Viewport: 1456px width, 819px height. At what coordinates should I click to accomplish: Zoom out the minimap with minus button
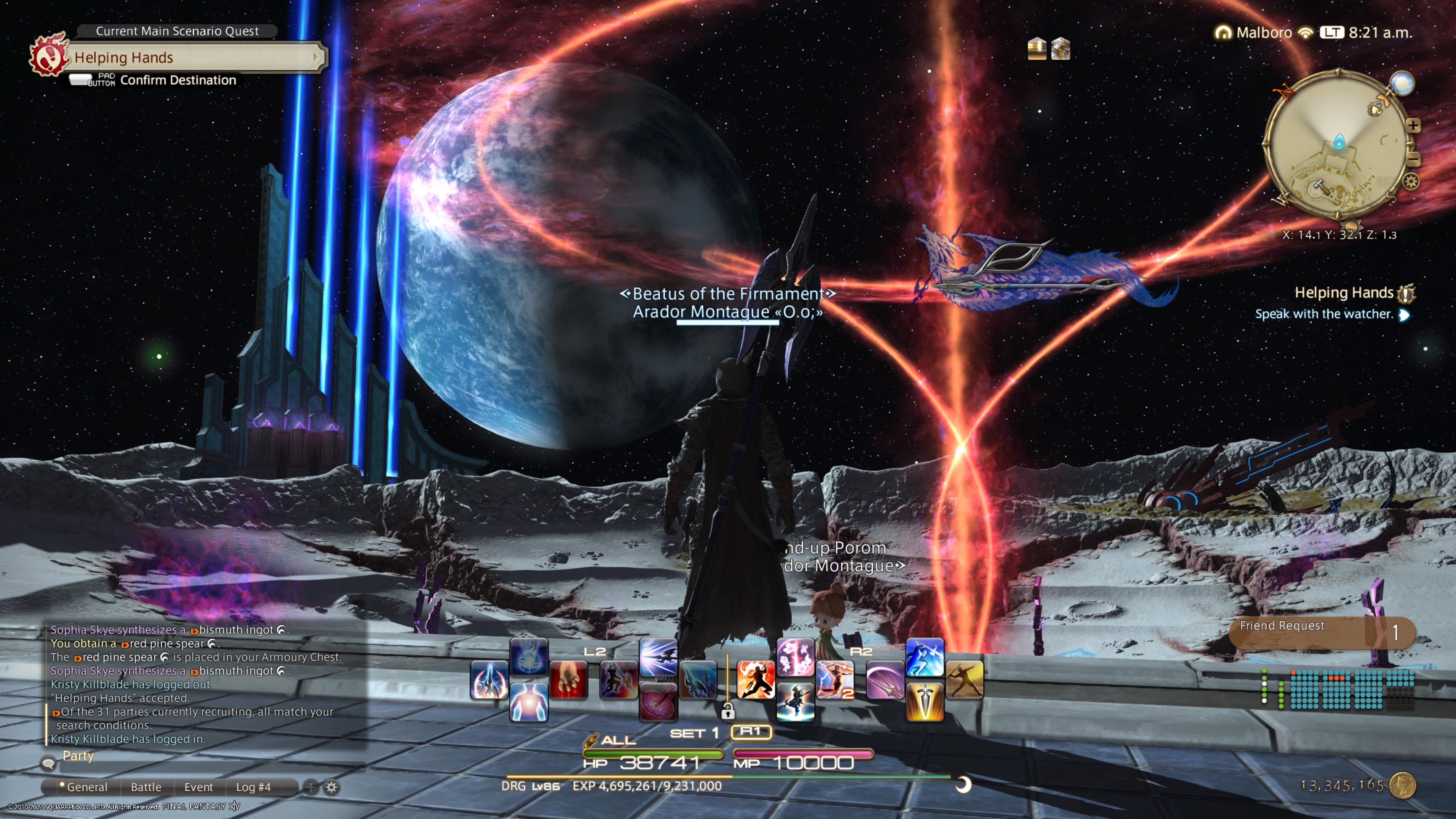pyautogui.click(x=1413, y=159)
